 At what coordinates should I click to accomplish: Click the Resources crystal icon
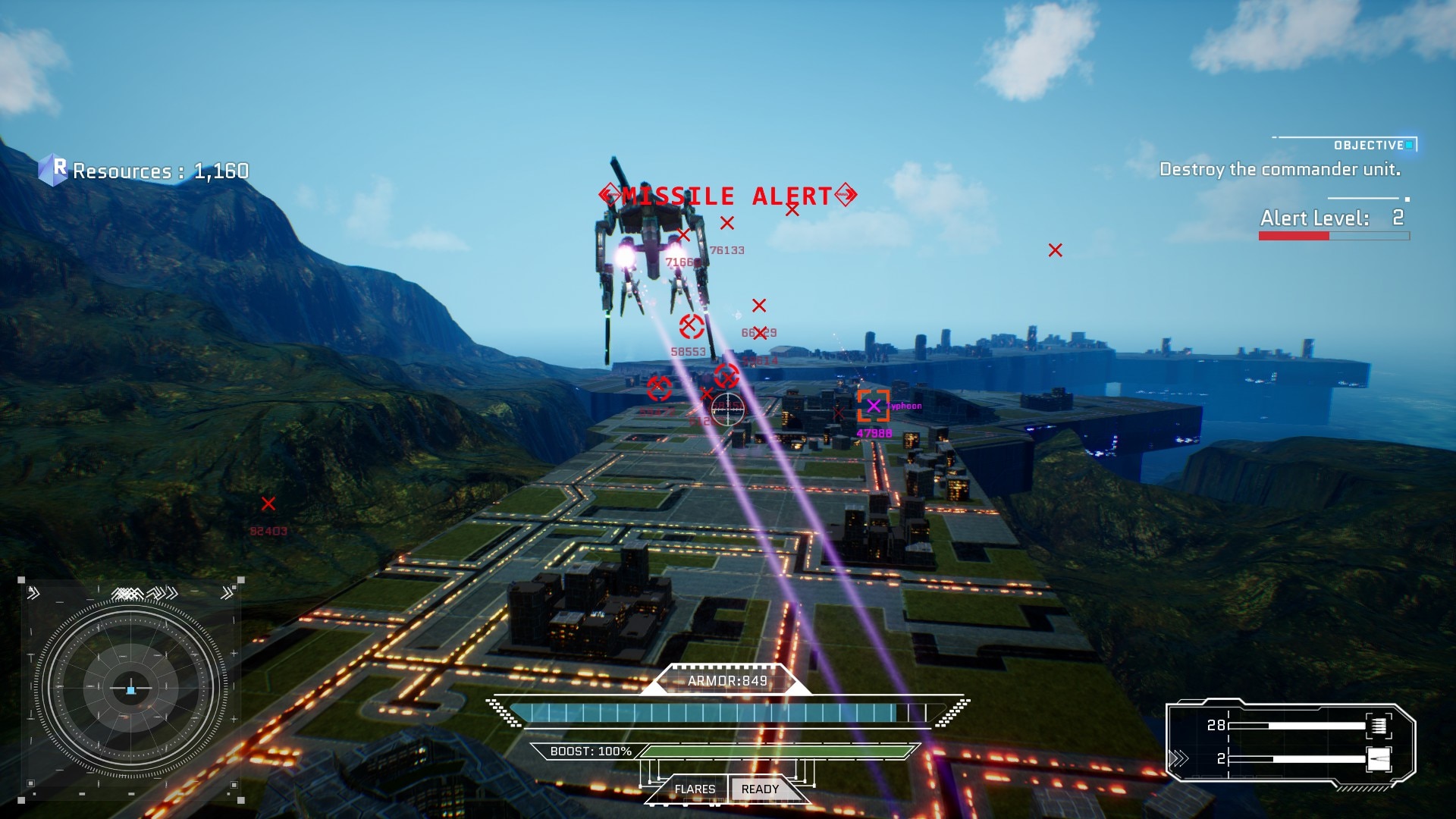(x=53, y=170)
